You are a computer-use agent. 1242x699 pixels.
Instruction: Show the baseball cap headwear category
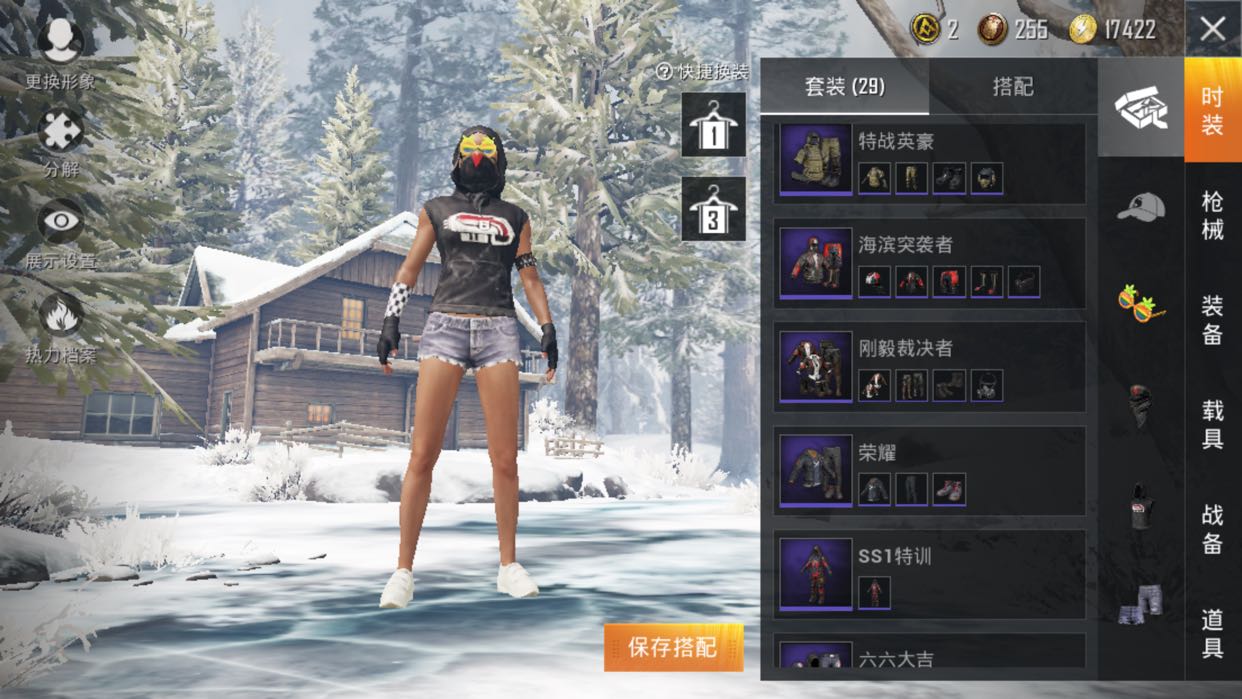(x=1141, y=207)
